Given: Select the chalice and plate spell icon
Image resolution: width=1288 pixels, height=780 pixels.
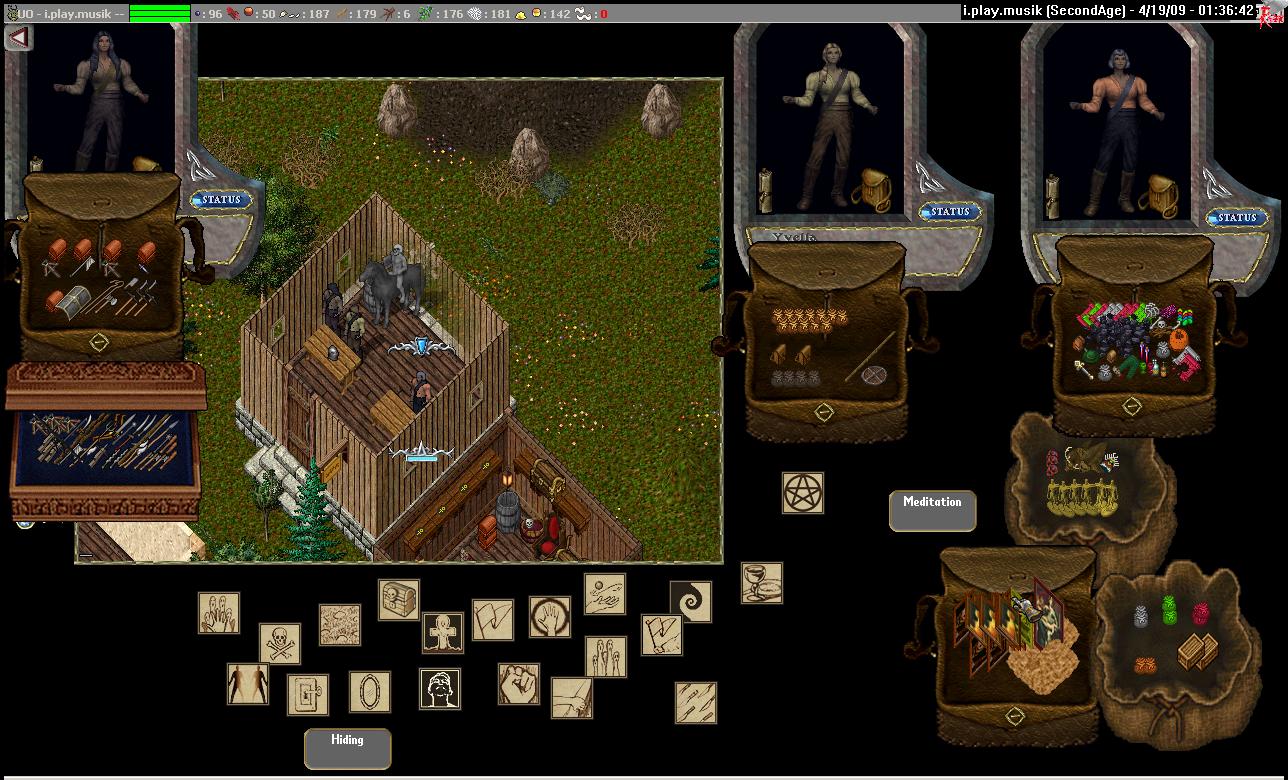Looking at the screenshot, I should pos(761,583).
